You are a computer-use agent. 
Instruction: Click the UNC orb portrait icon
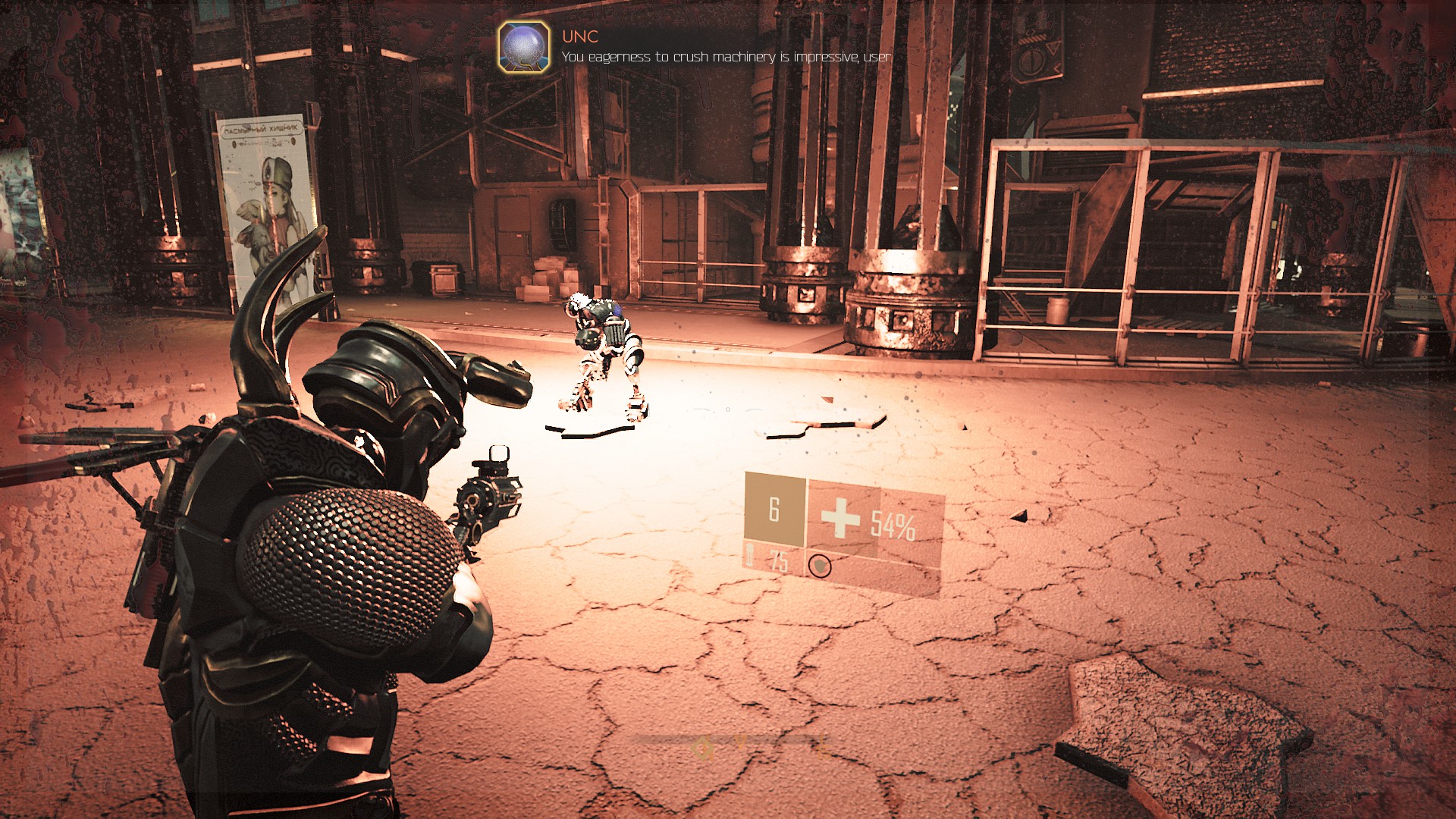point(524,47)
